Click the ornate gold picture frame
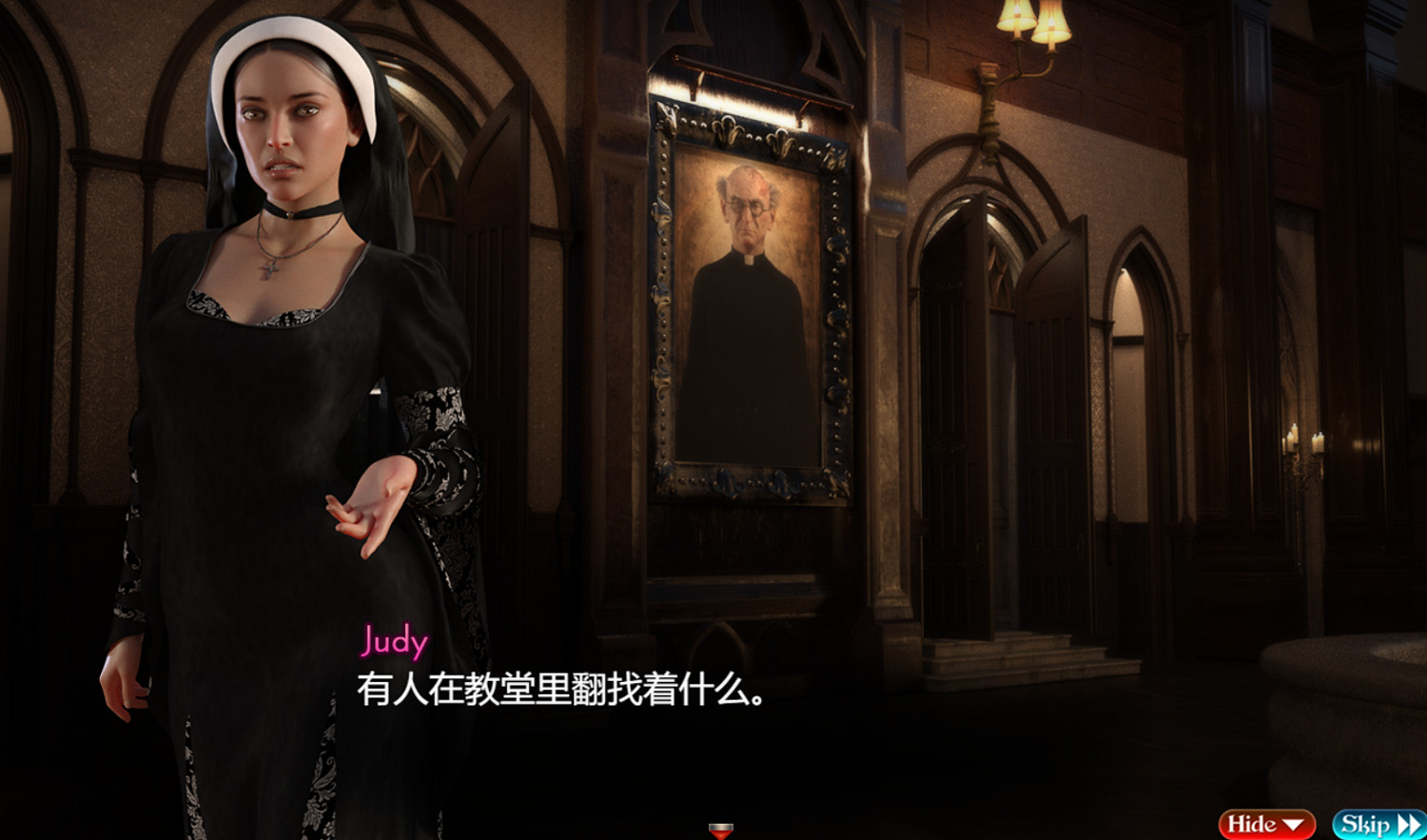Screen dimensions: 1427x840 point(666,314)
